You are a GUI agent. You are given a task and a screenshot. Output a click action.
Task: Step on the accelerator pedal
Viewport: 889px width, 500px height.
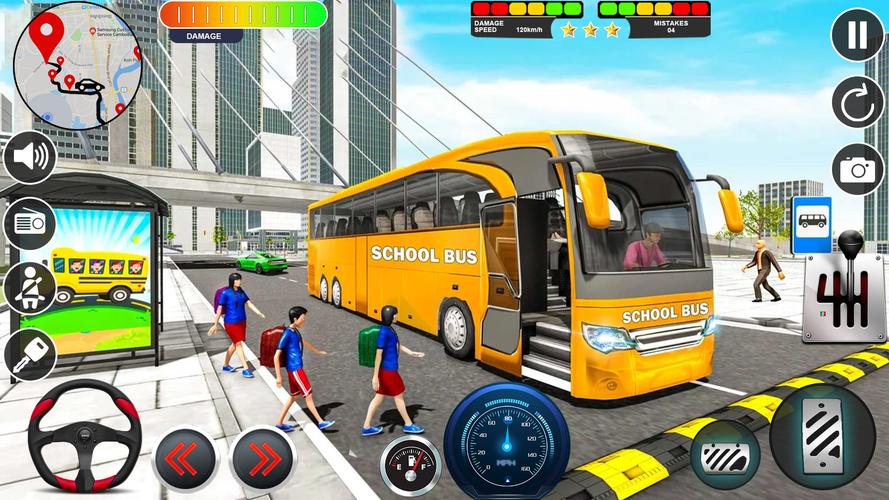tap(822, 437)
